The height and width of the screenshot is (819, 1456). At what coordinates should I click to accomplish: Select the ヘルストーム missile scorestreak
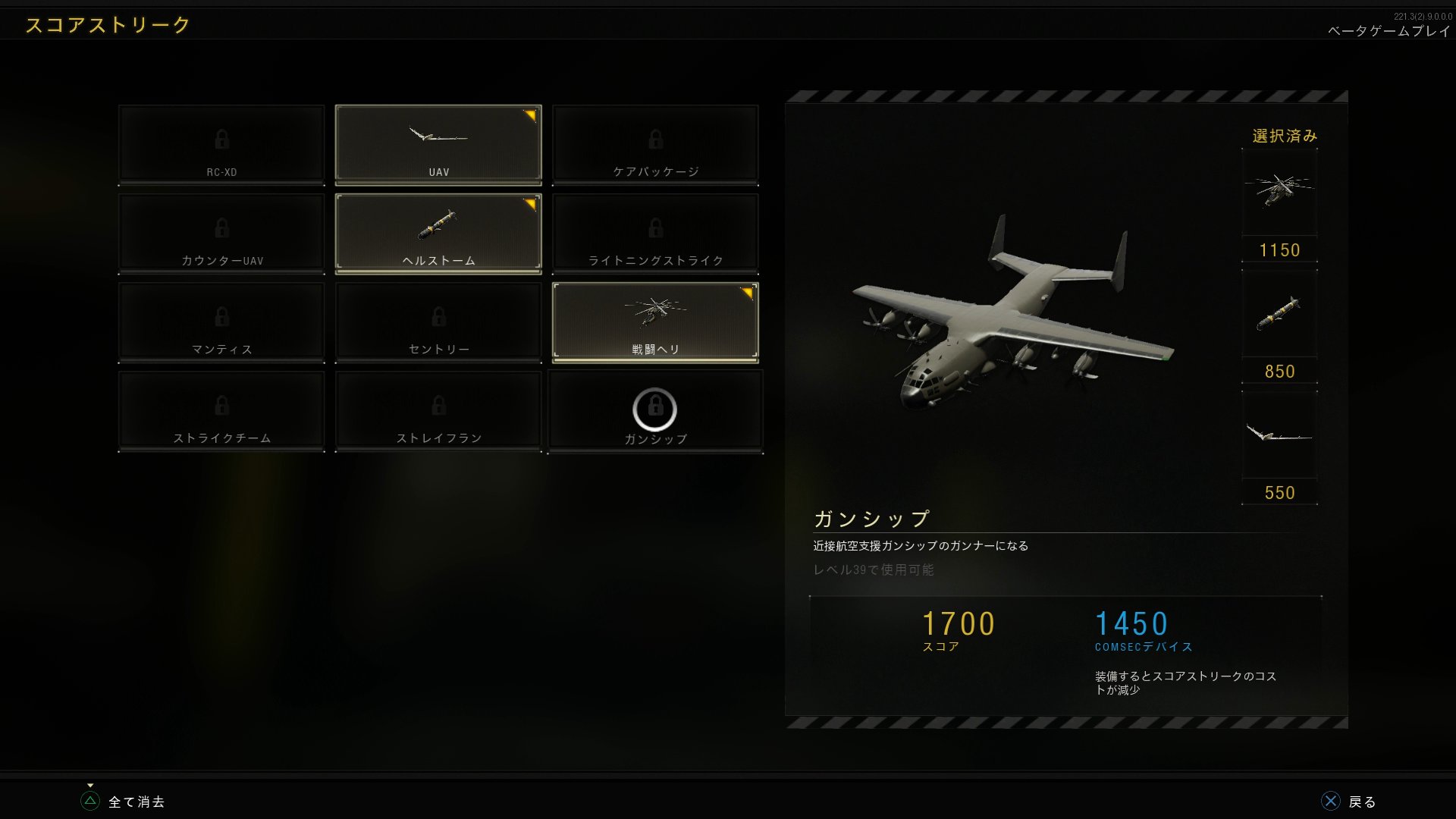(x=438, y=231)
